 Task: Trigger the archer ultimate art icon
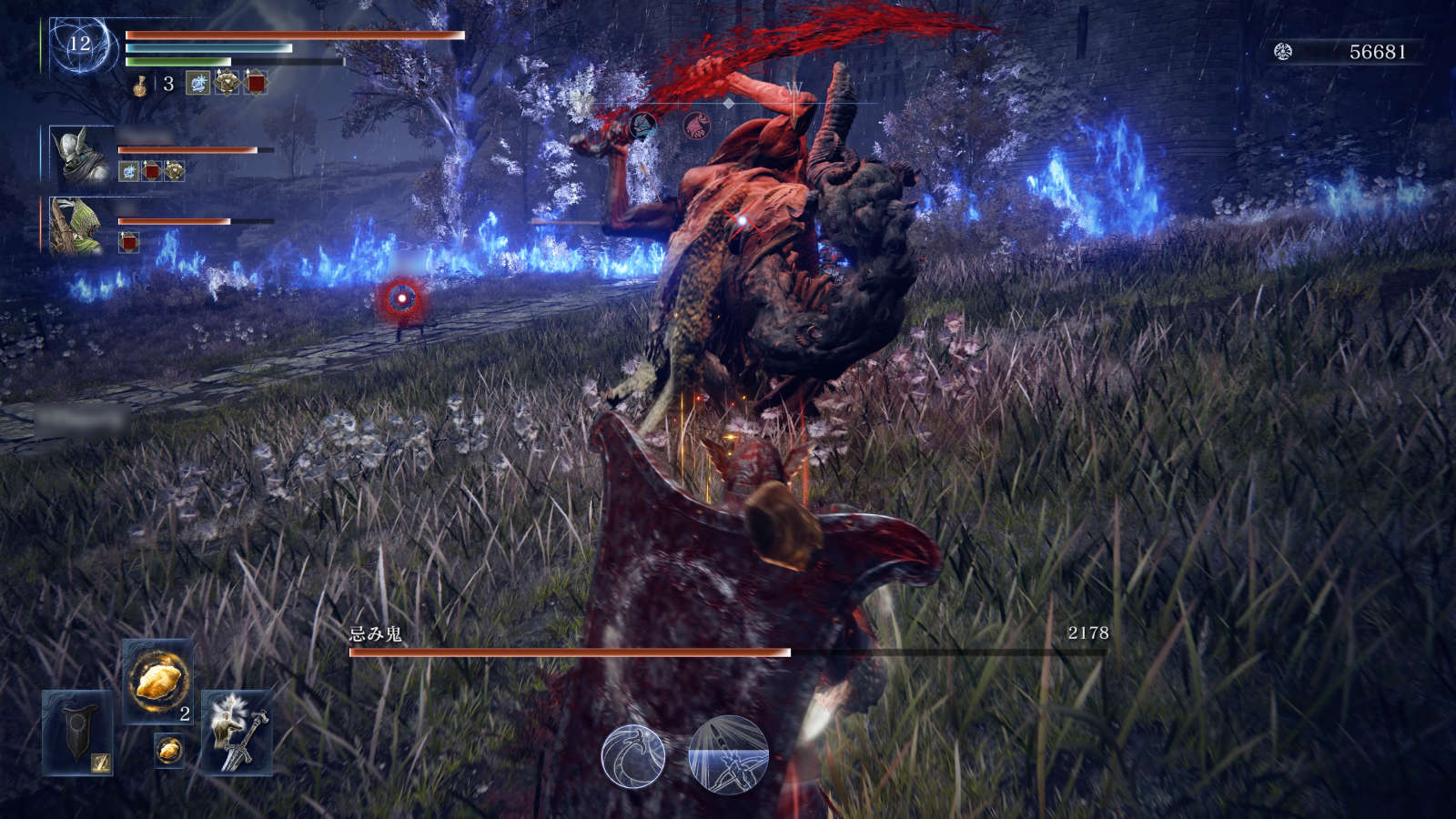coord(729,755)
